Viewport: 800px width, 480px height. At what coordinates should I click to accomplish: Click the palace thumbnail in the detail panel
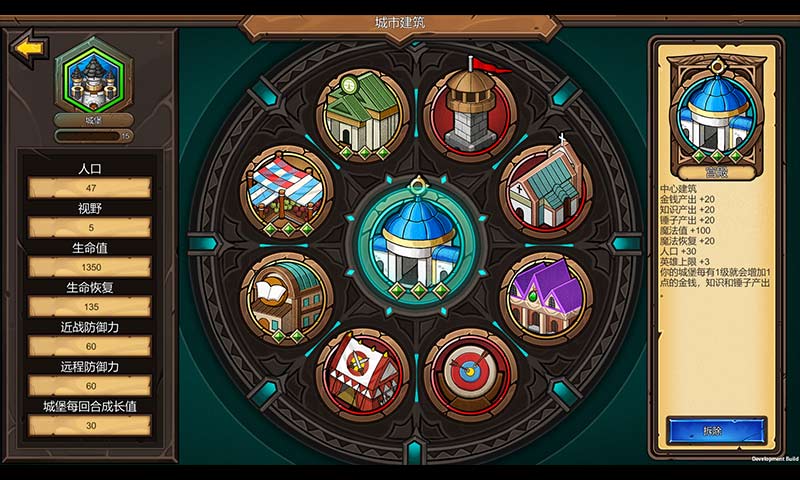[716, 112]
